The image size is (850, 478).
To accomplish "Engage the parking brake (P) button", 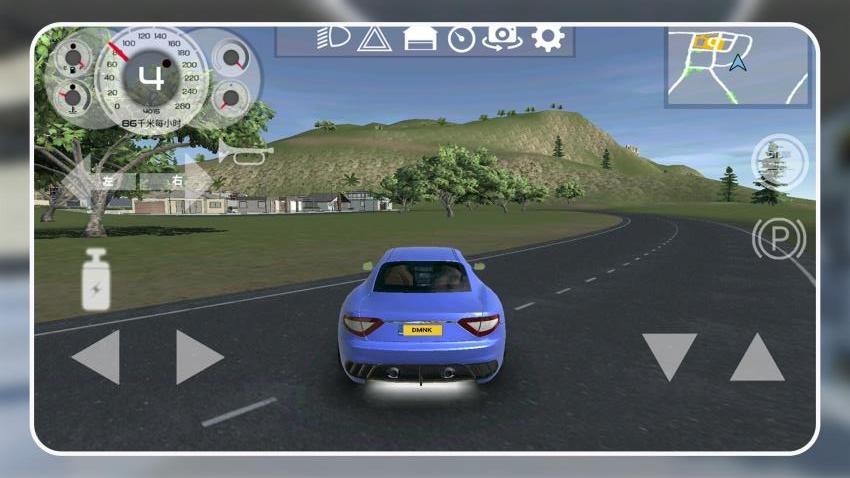I will pyautogui.click(x=779, y=238).
